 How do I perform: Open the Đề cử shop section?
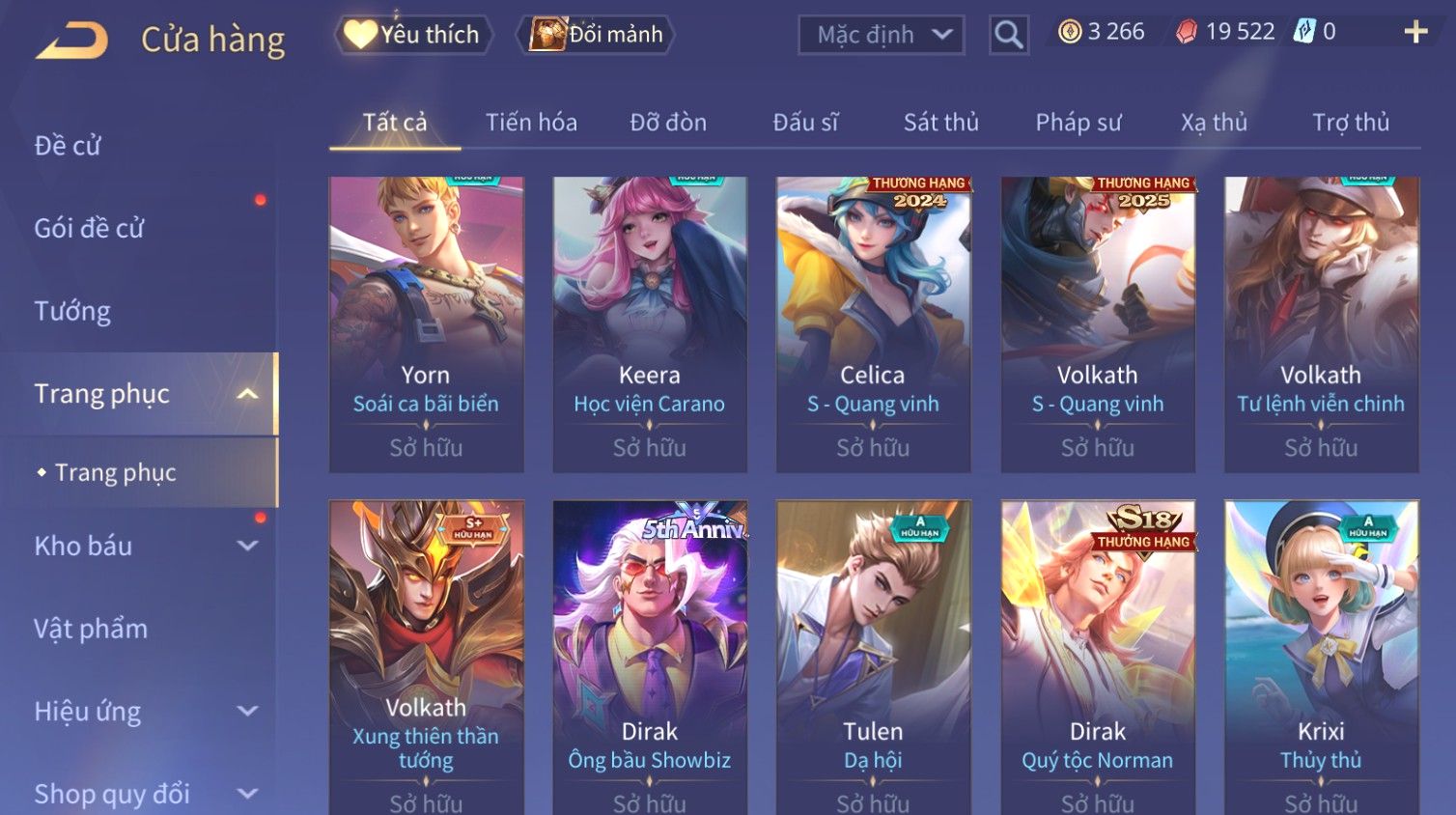coord(68,146)
